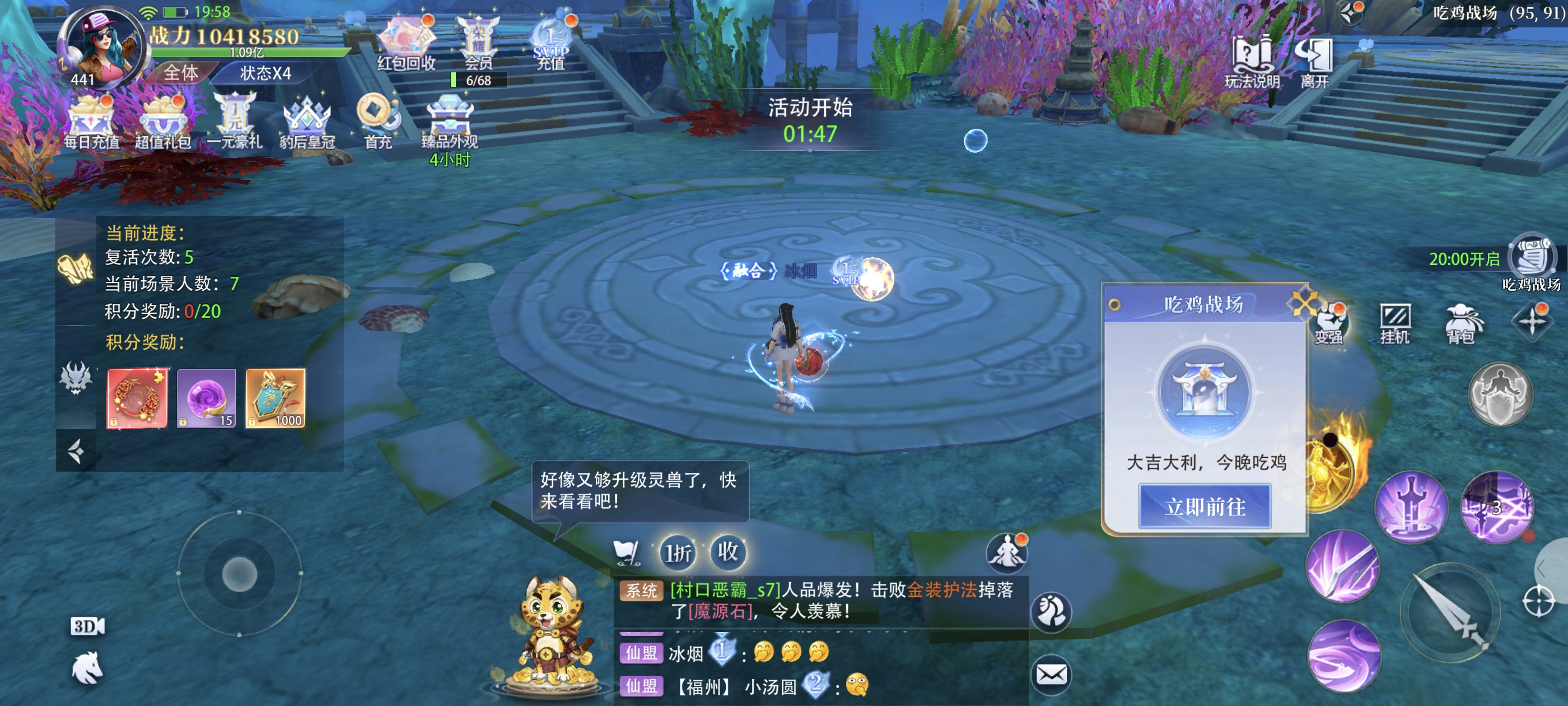Open SVIP 充值 recharge
Viewport: 1568px width, 706px height.
(551, 43)
